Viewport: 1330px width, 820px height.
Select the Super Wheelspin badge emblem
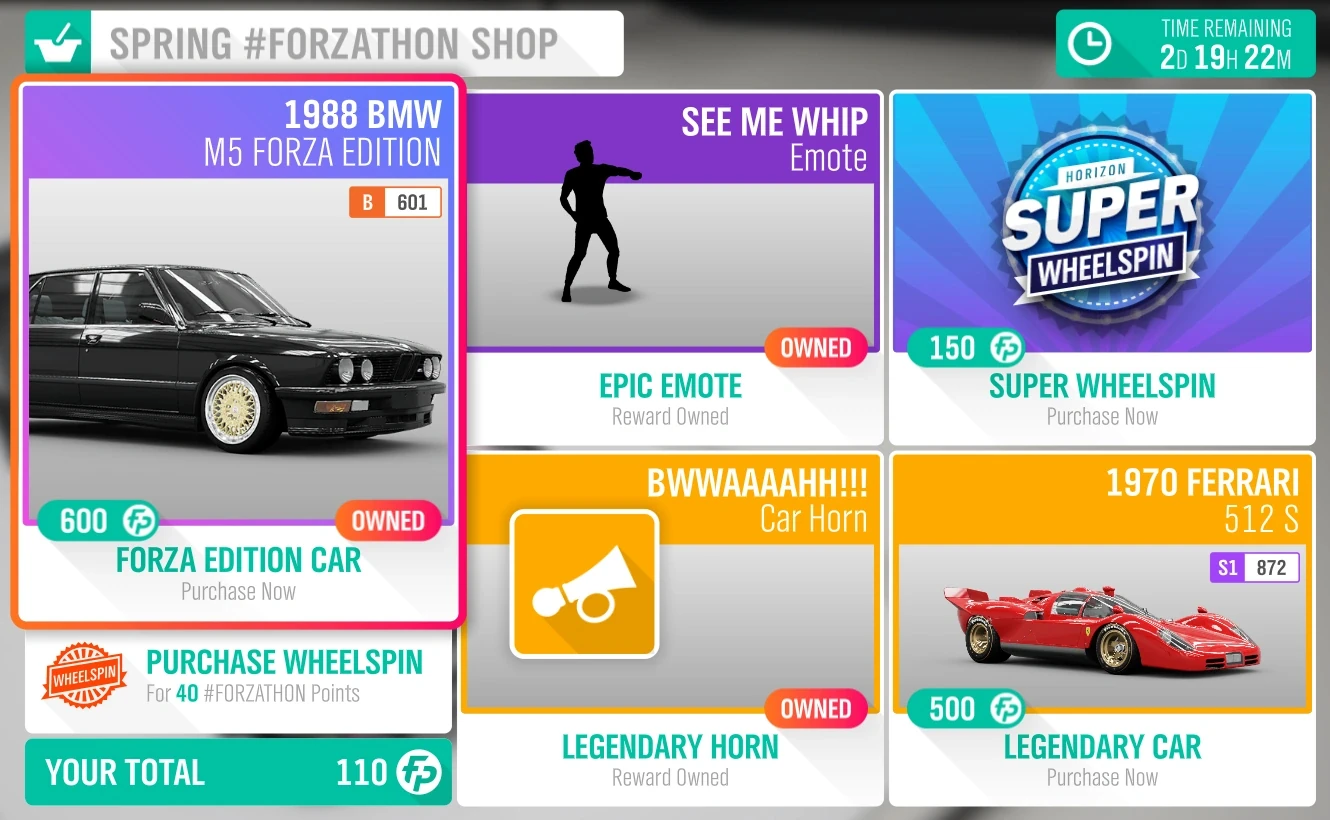point(1101,218)
